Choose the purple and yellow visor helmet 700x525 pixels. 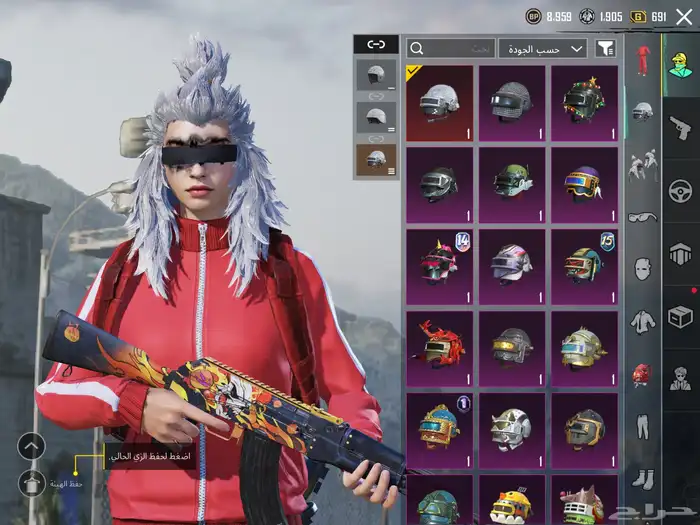click(583, 185)
